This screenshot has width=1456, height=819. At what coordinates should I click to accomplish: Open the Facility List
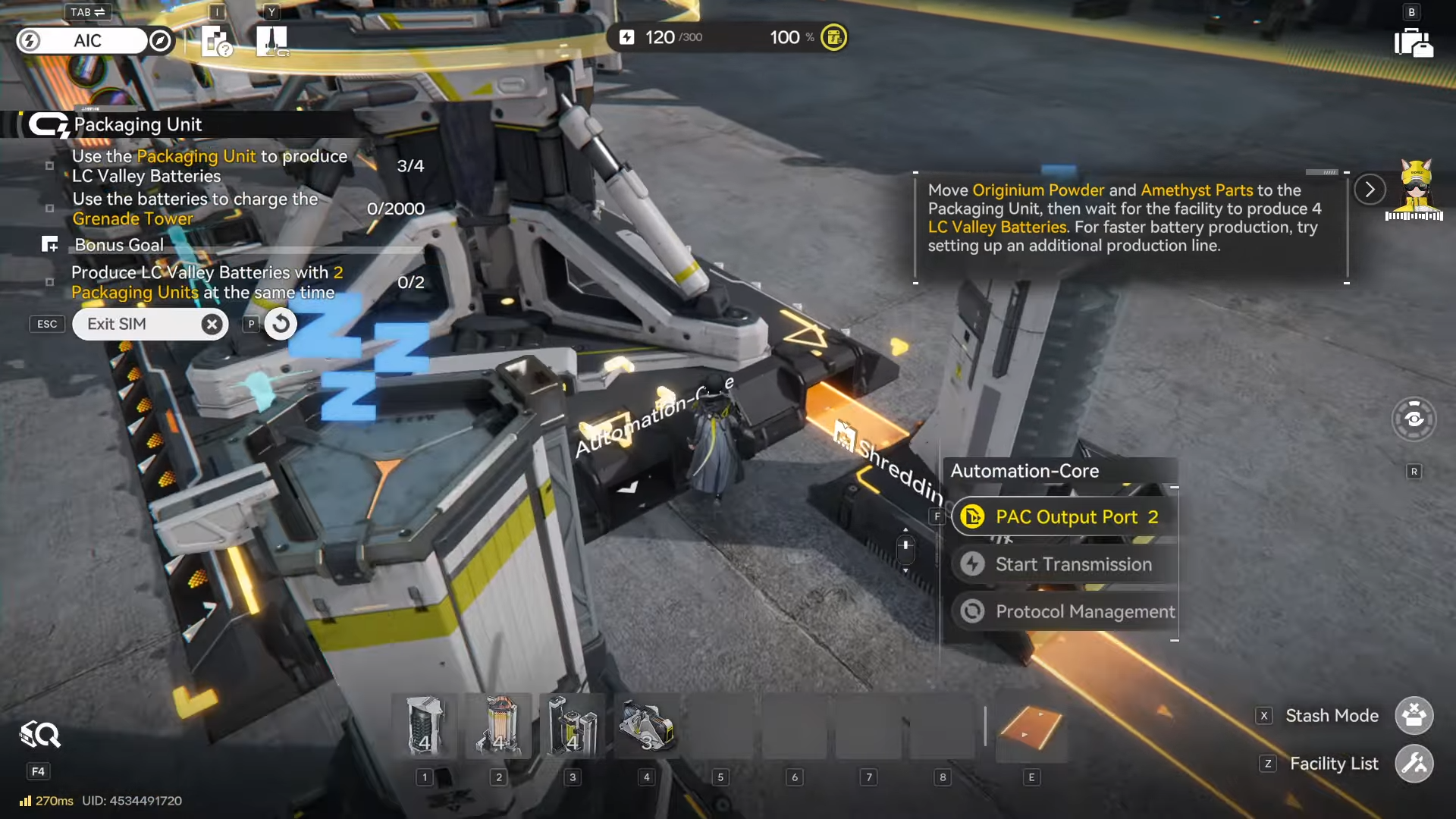click(x=1414, y=764)
